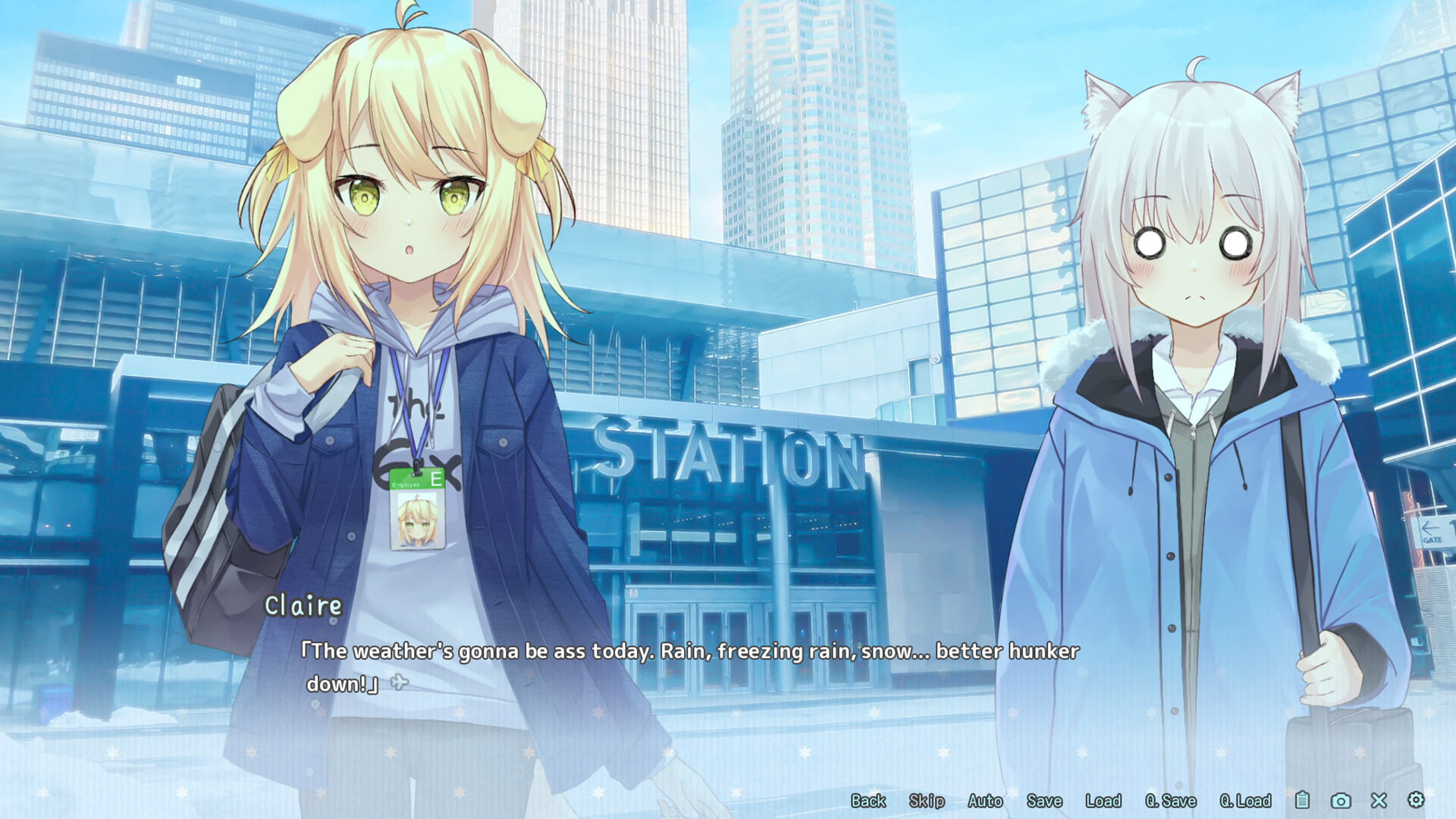Quick save with Q.Save
The height and width of the screenshot is (819, 1456).
pyautogui.click(x=1171, y=801)
